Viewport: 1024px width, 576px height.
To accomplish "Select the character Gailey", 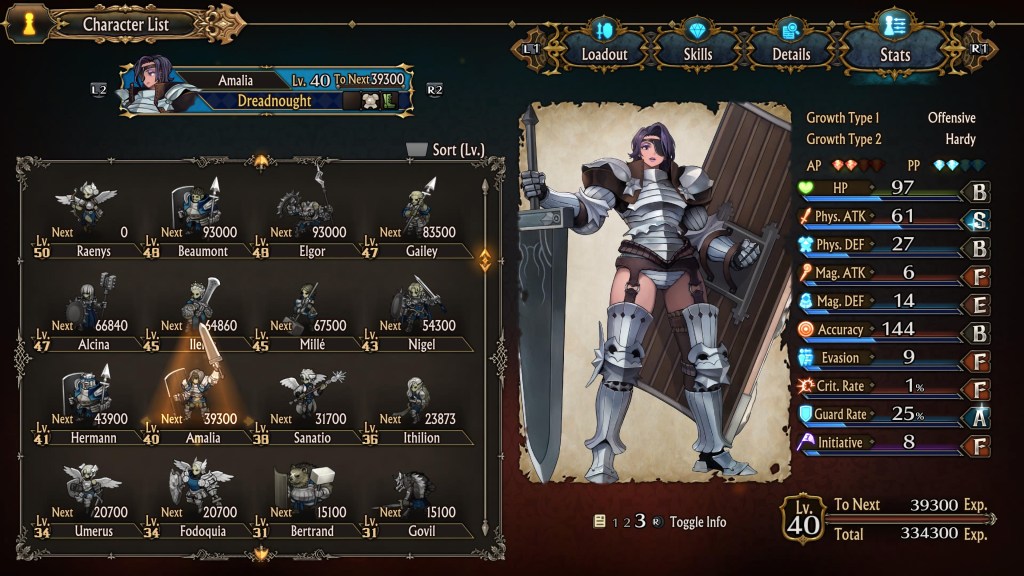I will (x=420, y=220).
